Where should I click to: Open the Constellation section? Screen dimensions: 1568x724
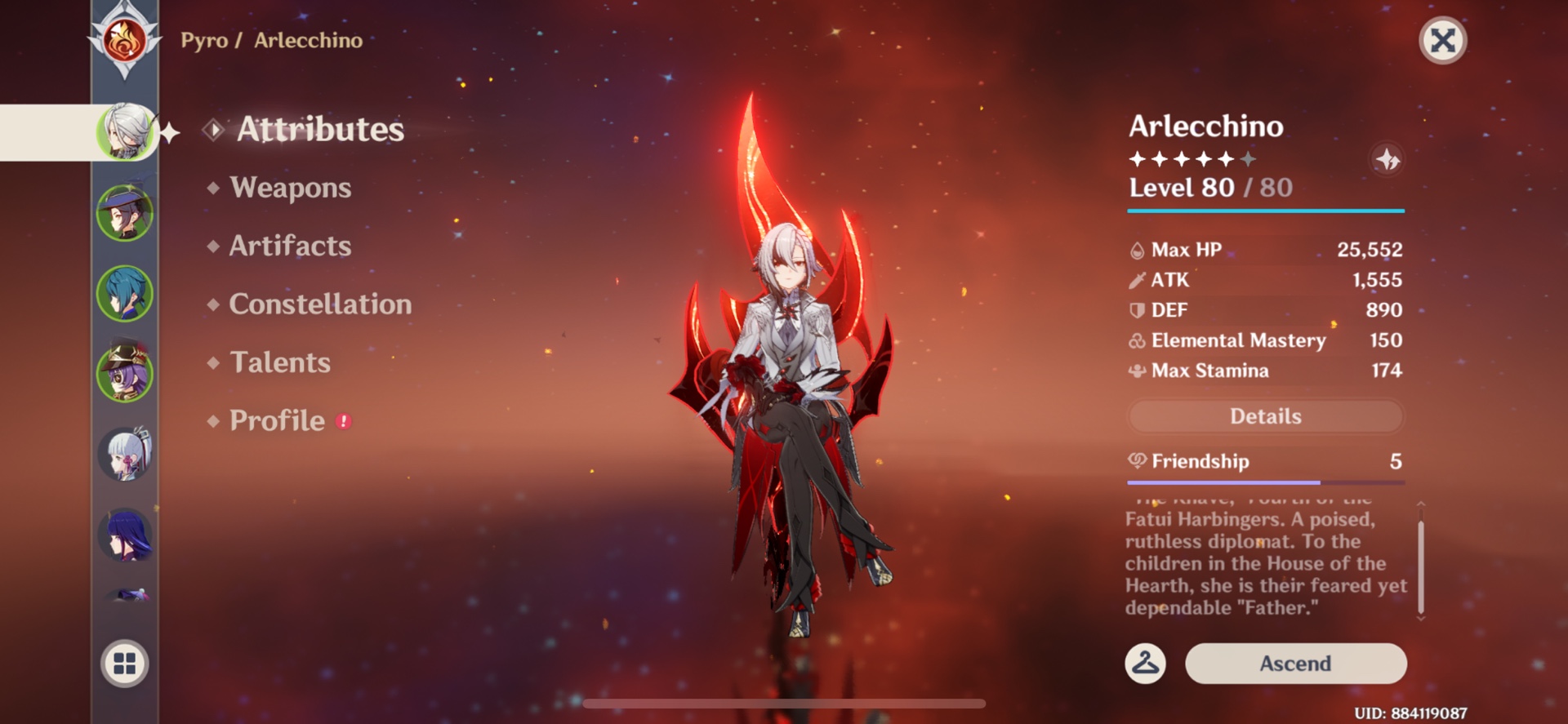(x=320, y=304)
